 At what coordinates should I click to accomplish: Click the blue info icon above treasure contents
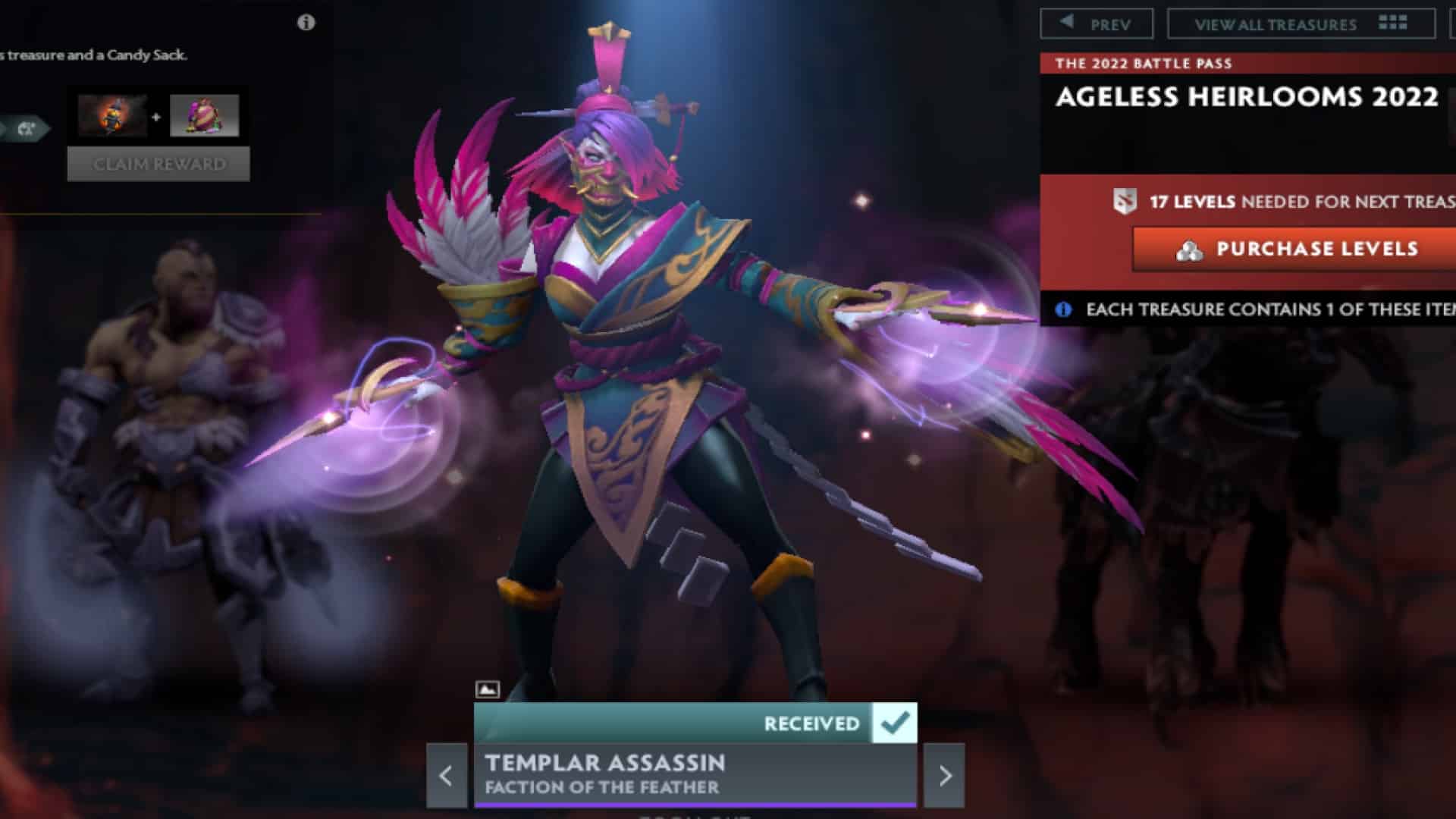coord(1064,309)
